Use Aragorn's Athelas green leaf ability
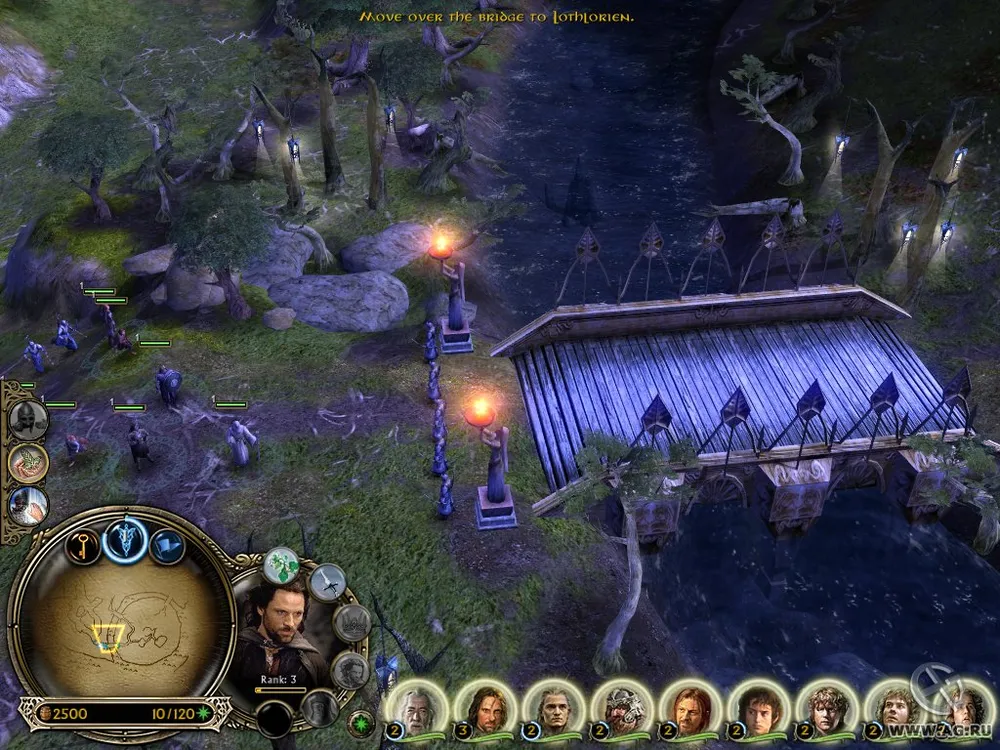1000x750 pixels. [x=282, y=566]
